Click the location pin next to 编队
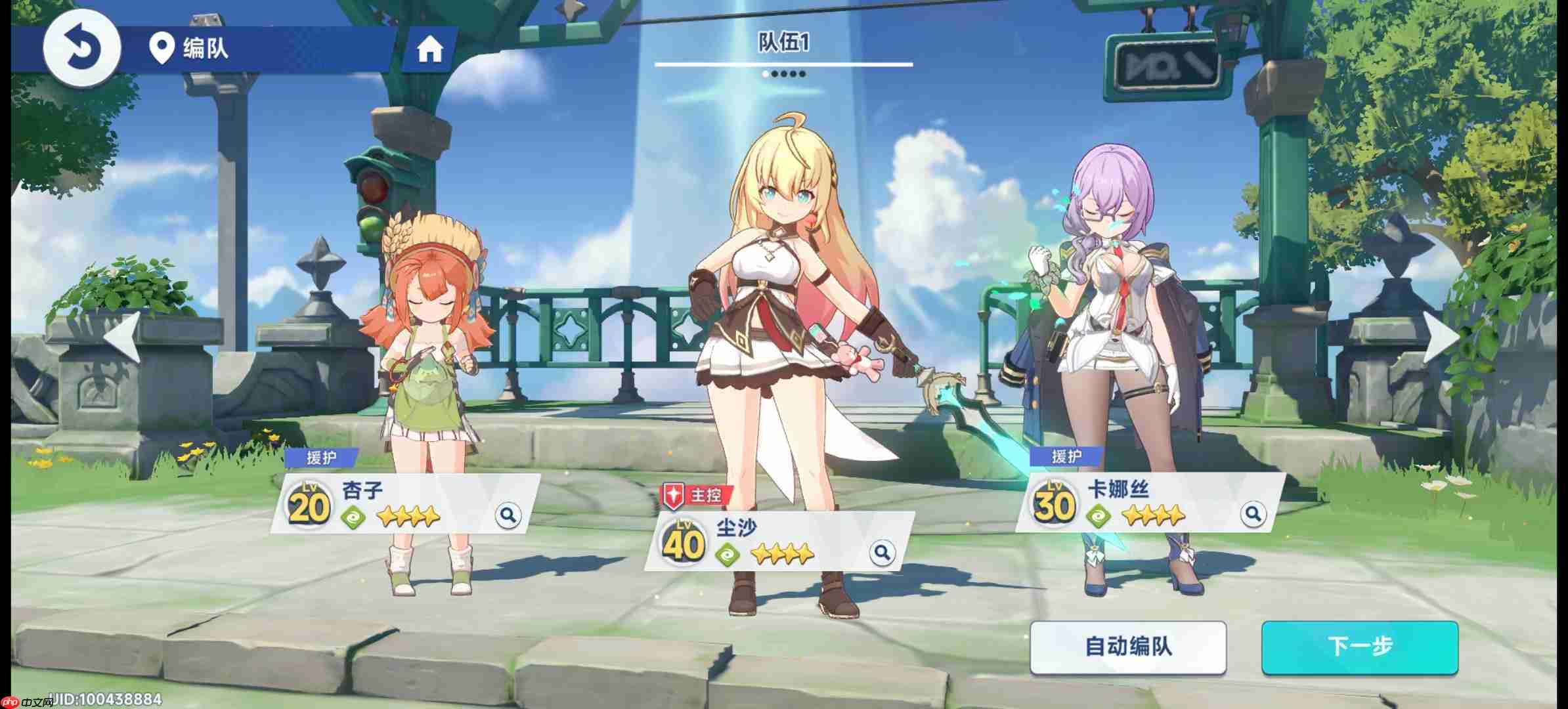Viewport: 1568px width, 709px height. pyautogui.click(x=162, y=49)
